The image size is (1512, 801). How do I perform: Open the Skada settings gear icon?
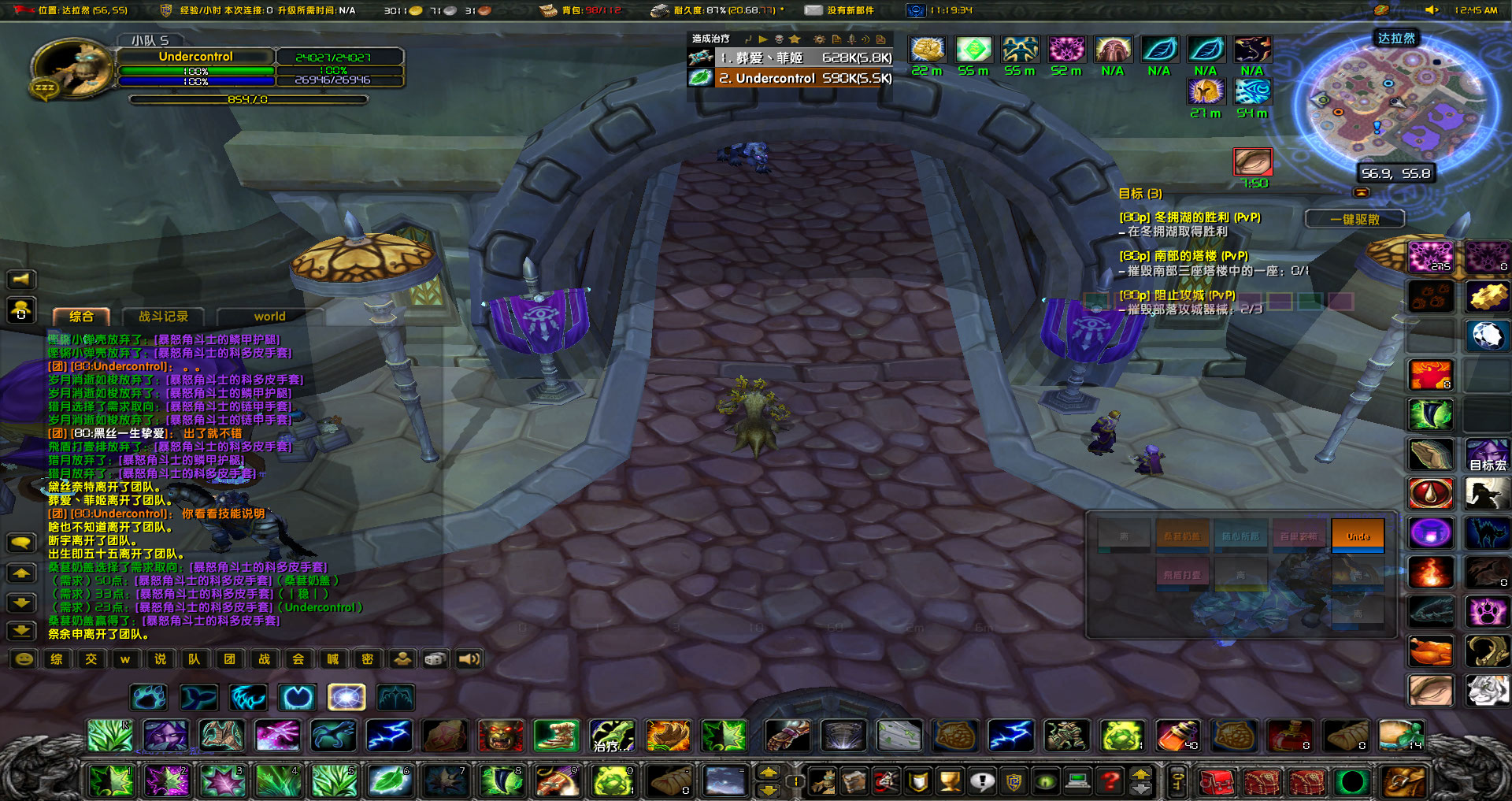tap(820, 39)
